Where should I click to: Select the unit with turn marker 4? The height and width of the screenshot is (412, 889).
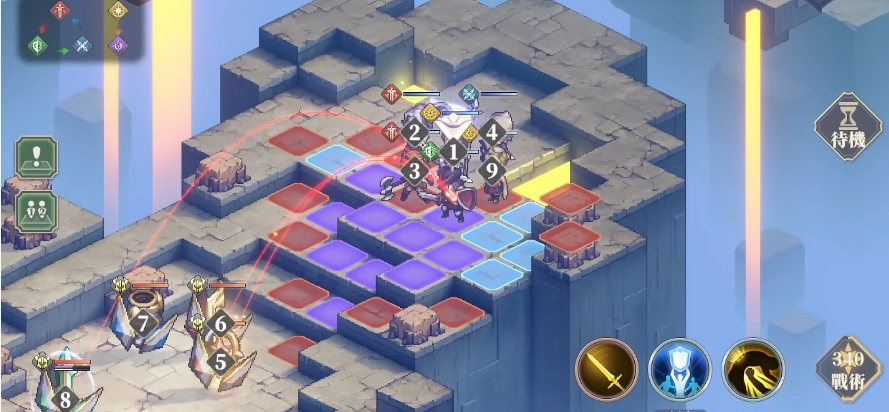(x=491, y=132)
